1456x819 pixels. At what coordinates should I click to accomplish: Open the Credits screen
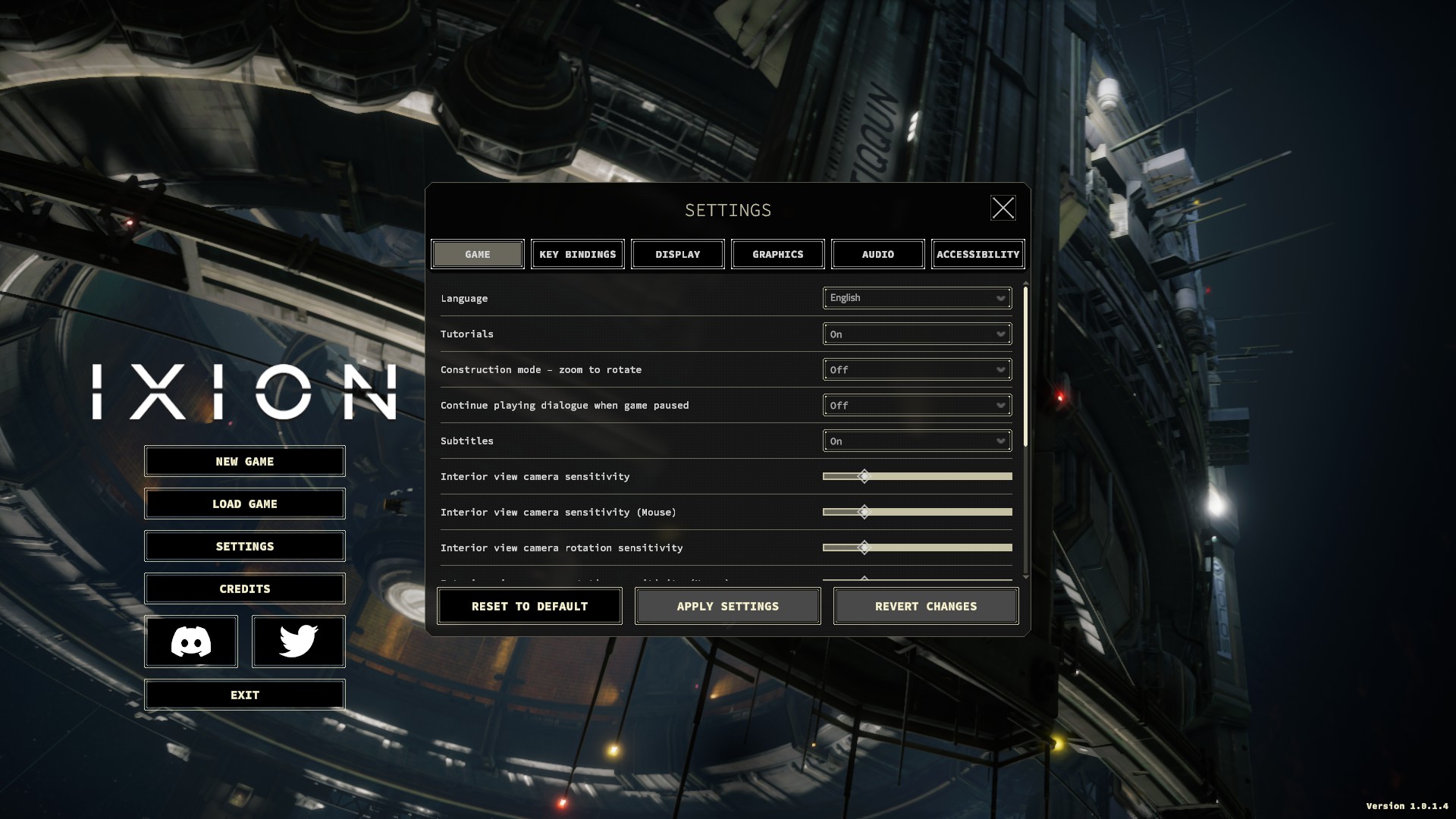point(244,588)
